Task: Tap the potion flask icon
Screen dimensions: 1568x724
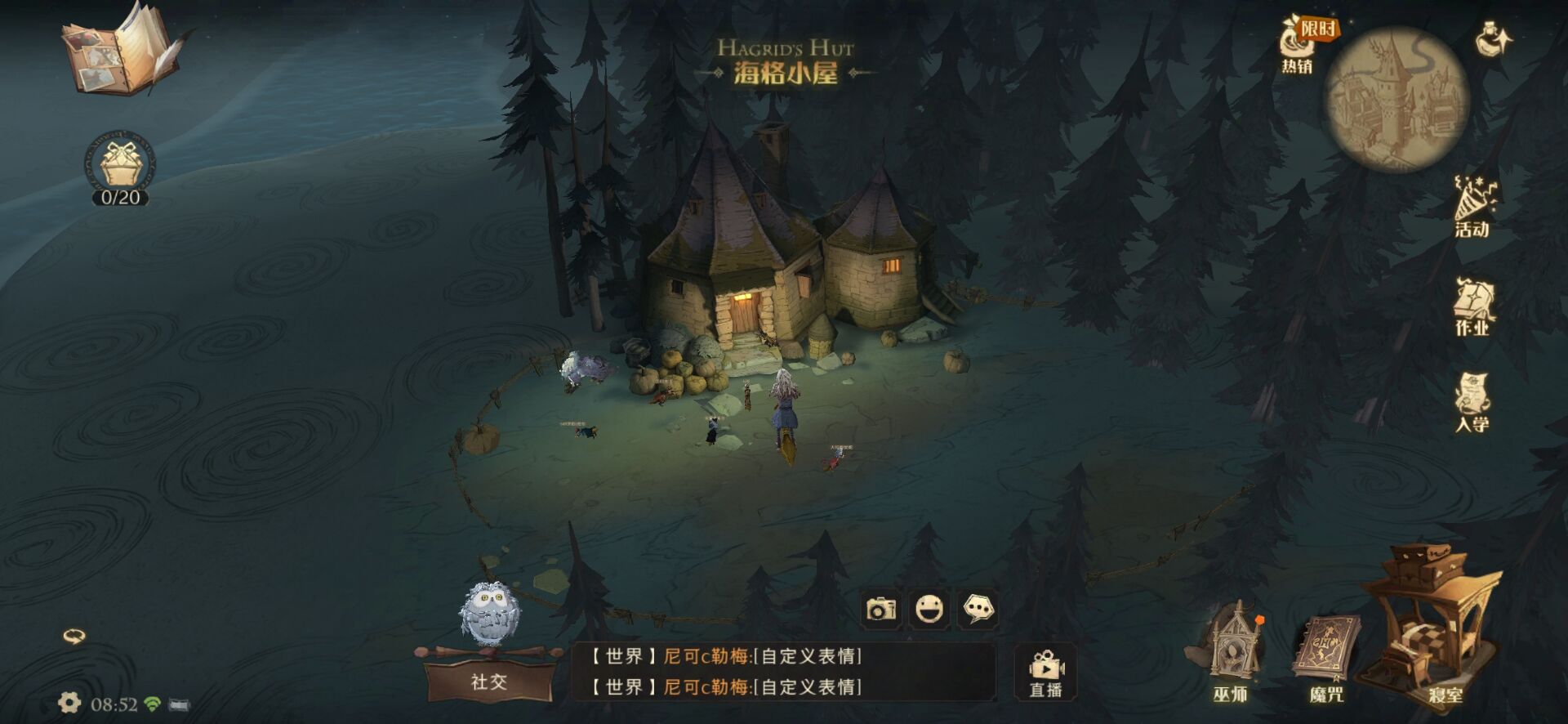Action: coord(1494,39)
